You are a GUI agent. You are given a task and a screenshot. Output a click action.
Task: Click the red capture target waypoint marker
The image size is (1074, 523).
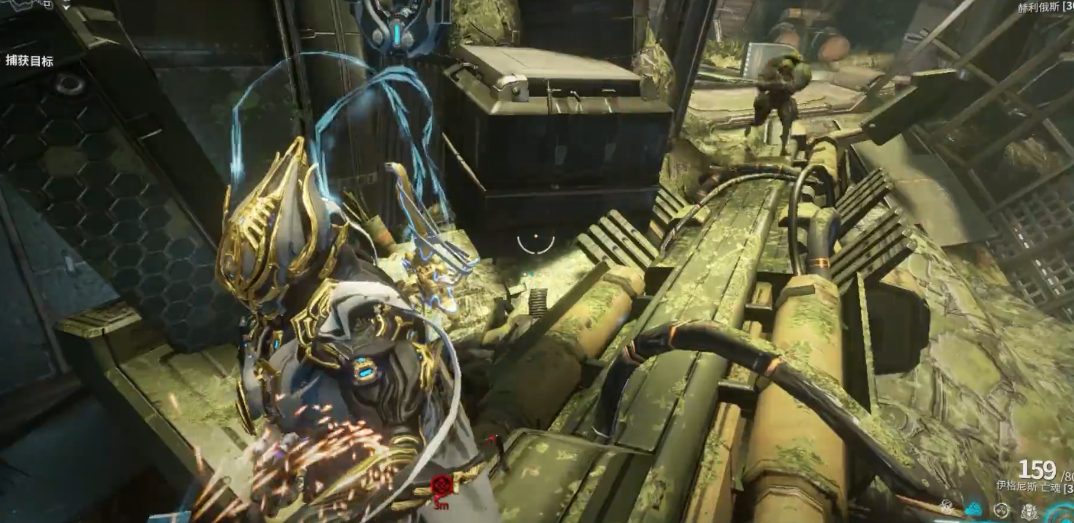click(442, 485)
